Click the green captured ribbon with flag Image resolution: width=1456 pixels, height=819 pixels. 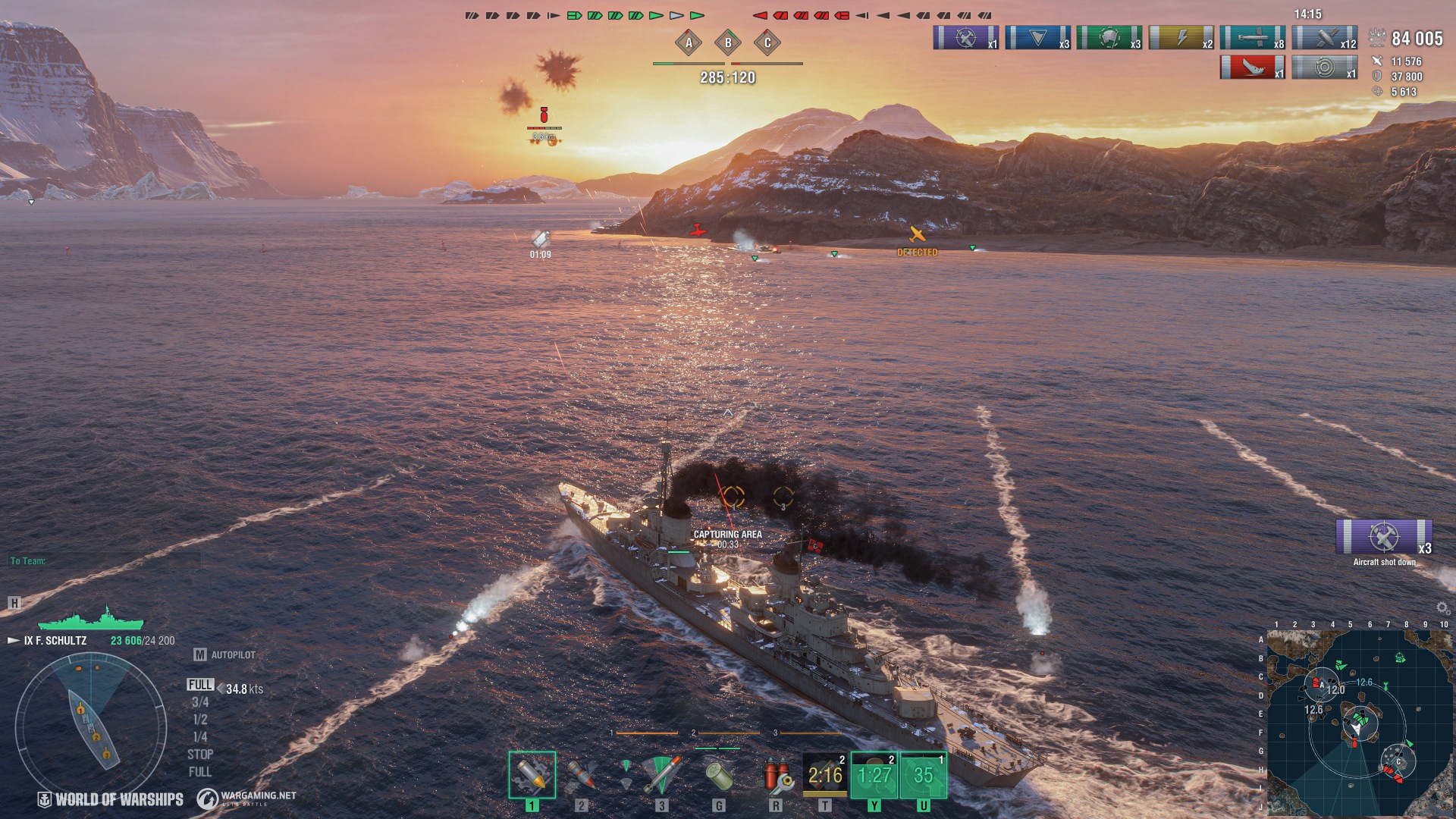[x=1109, y=37]
